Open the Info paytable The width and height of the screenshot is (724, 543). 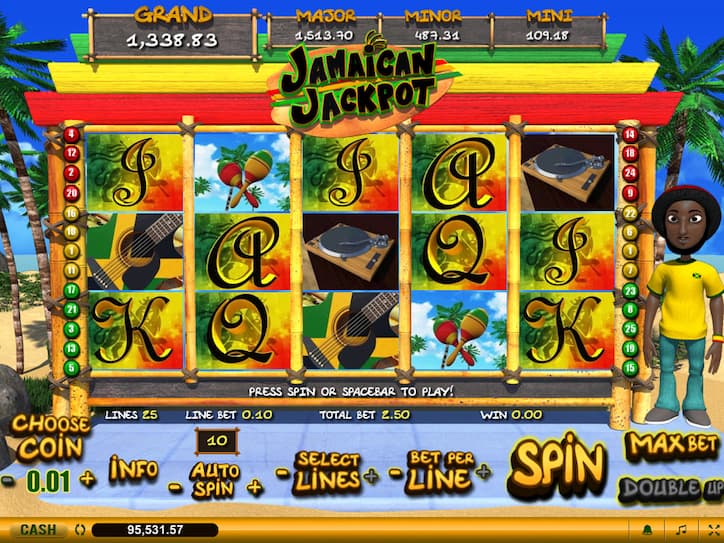click(x=134, y=468)
